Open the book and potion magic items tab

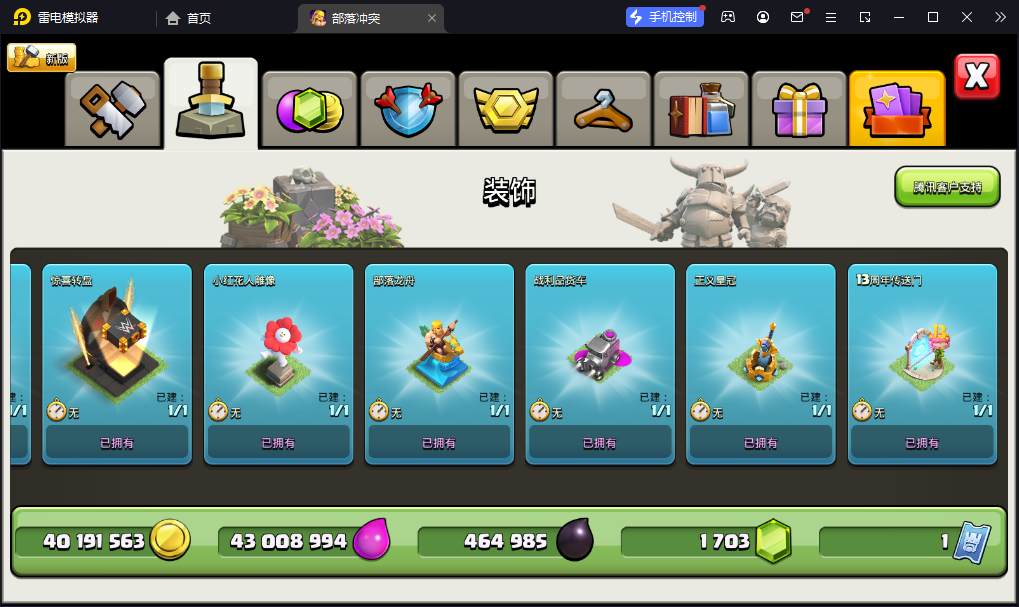700,109
